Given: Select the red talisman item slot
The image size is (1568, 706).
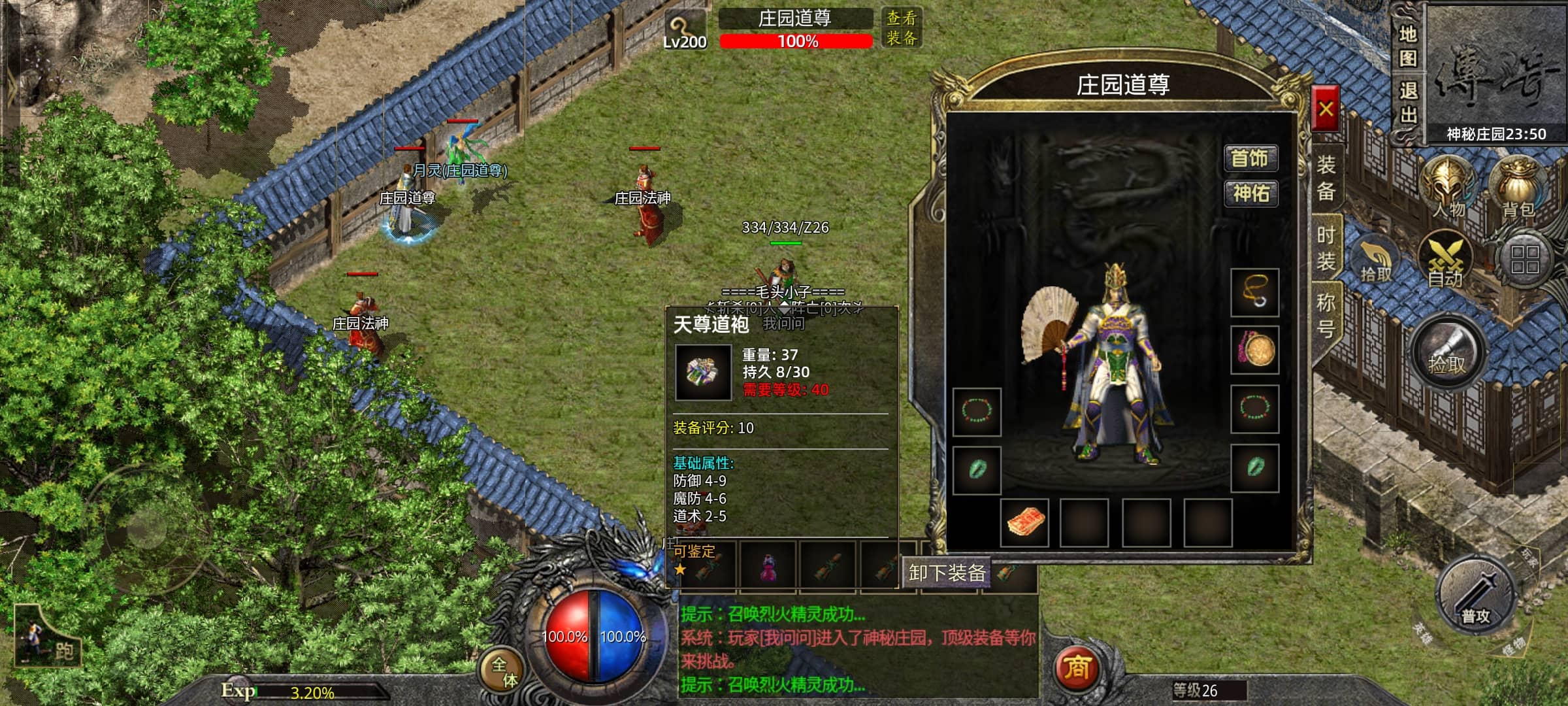Looking at the screenshot, I should pyautogui.click(x=1024, y=522).
